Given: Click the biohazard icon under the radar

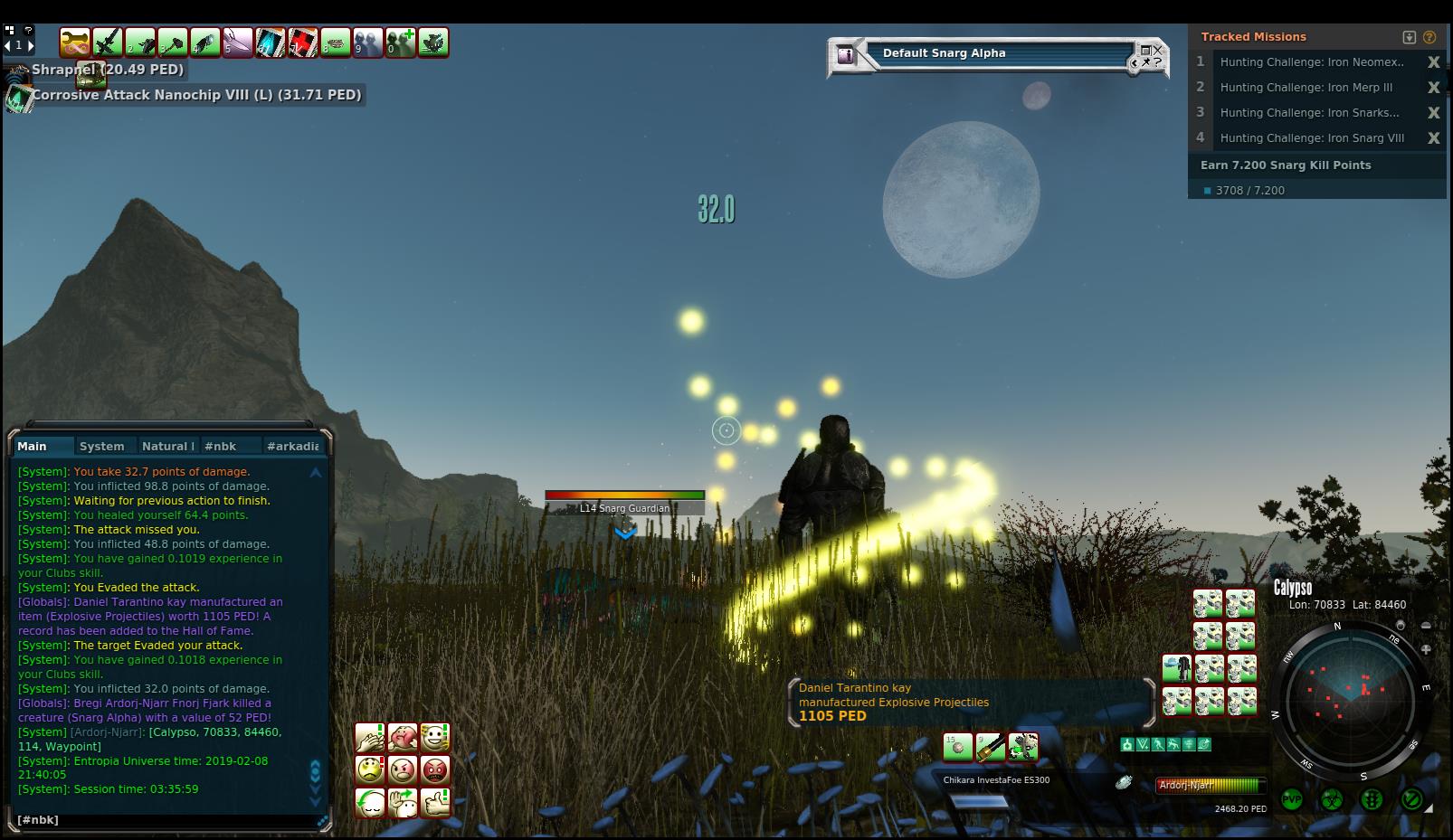Looking at the screenshot, I should 1331,799.
